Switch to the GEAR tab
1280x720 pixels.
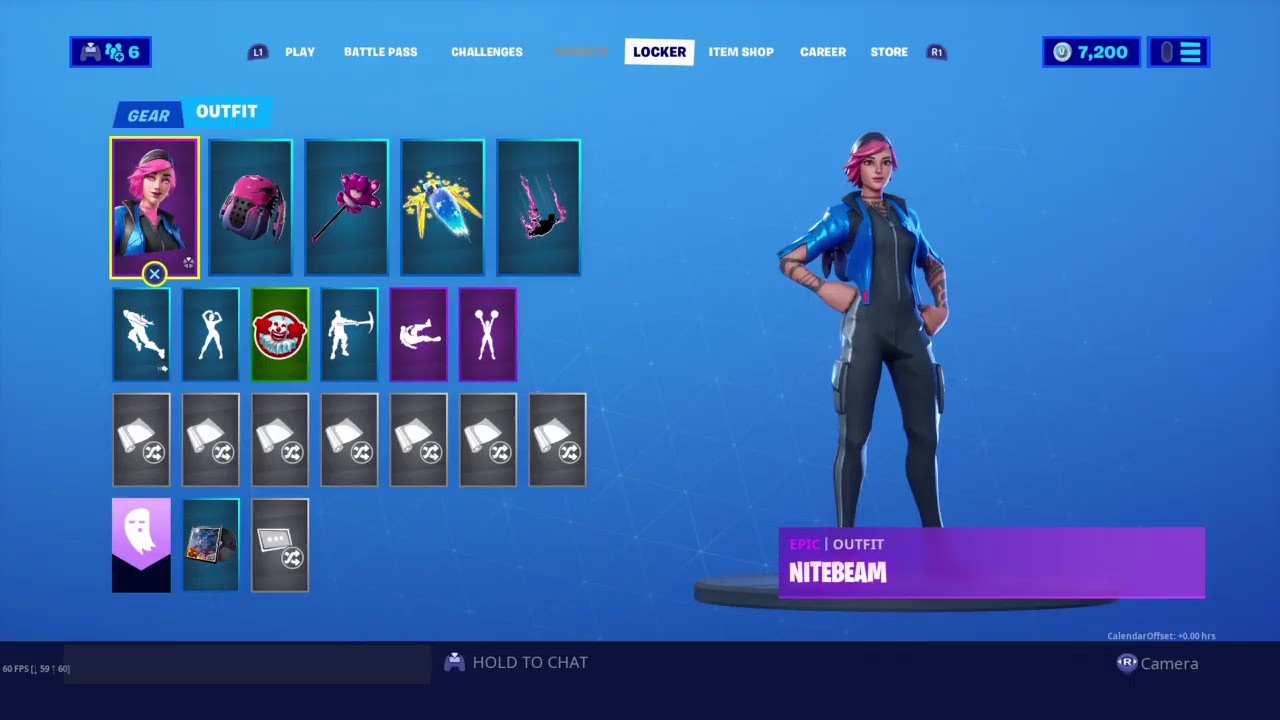click(x=147, y=114)
